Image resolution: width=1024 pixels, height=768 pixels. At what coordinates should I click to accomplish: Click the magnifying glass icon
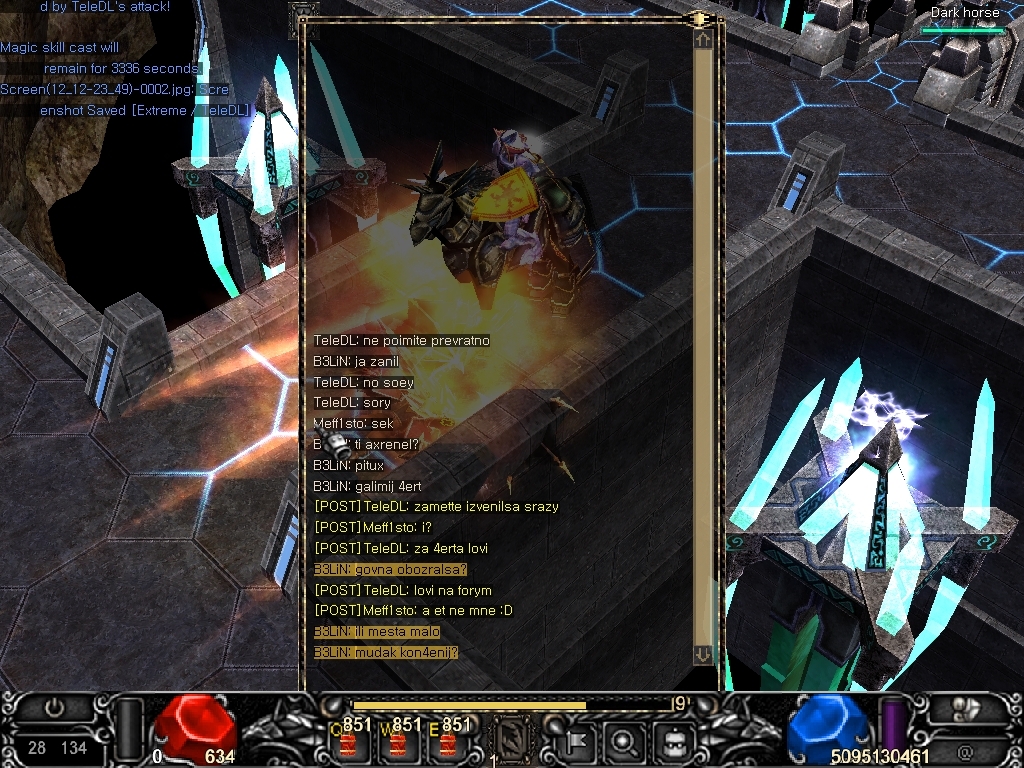pyautogui.click(x=624, y=741)
